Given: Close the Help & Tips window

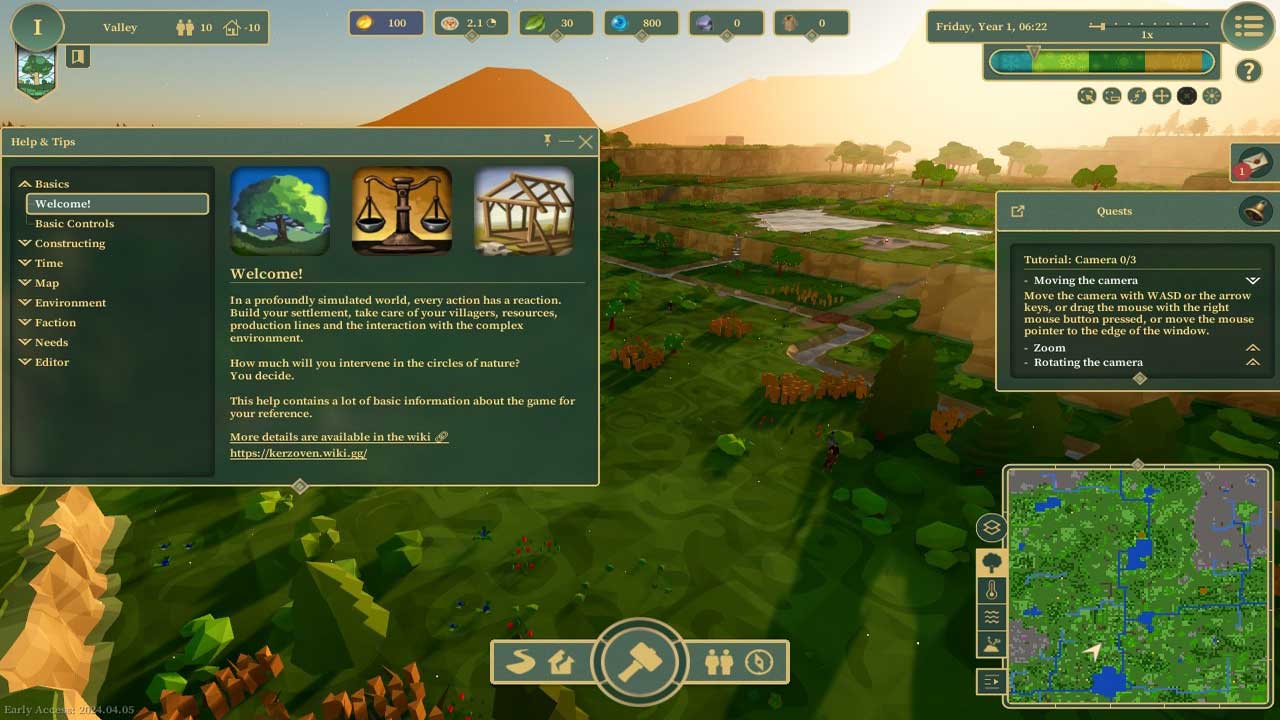Looking at the screenshot, I should click(x=586, y=142).
